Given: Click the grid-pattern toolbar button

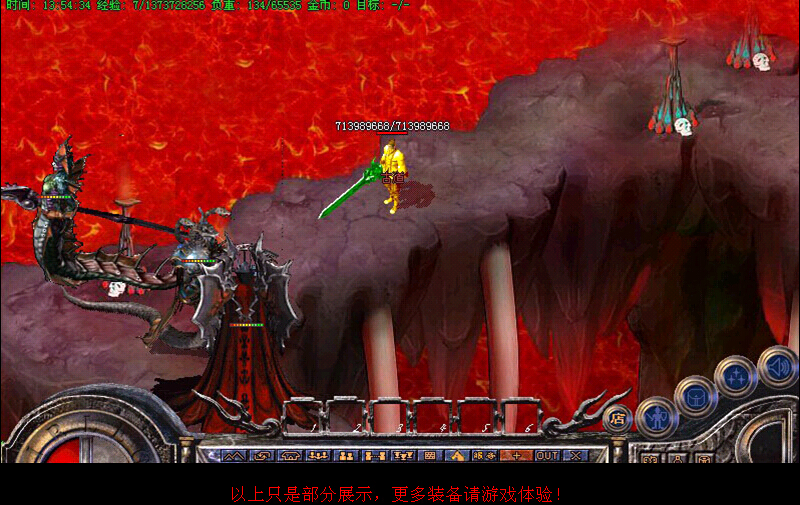Looking at the screenshot, I should coord(430,455).
